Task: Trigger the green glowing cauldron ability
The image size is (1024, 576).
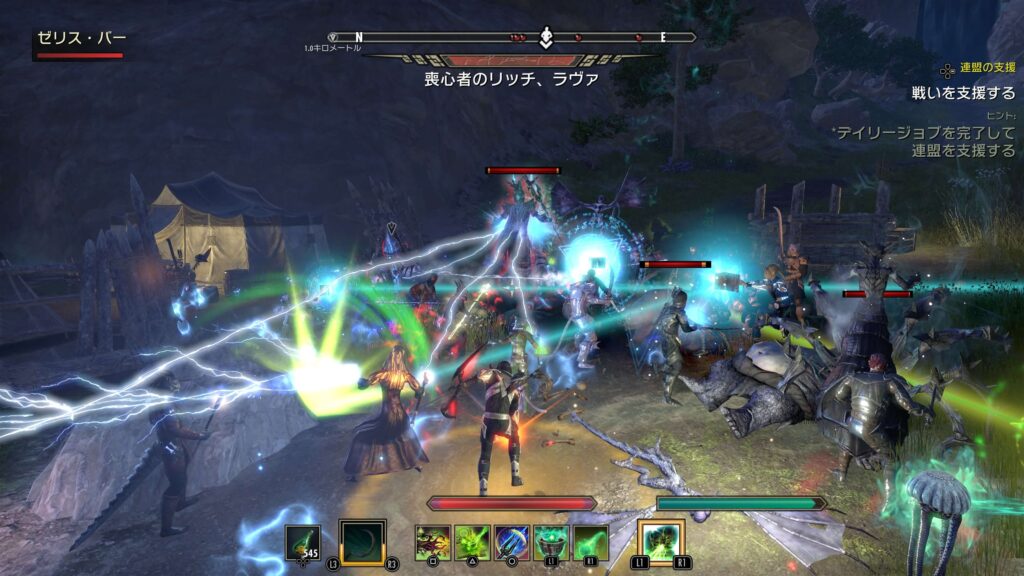Action: (x=551, y=543)
